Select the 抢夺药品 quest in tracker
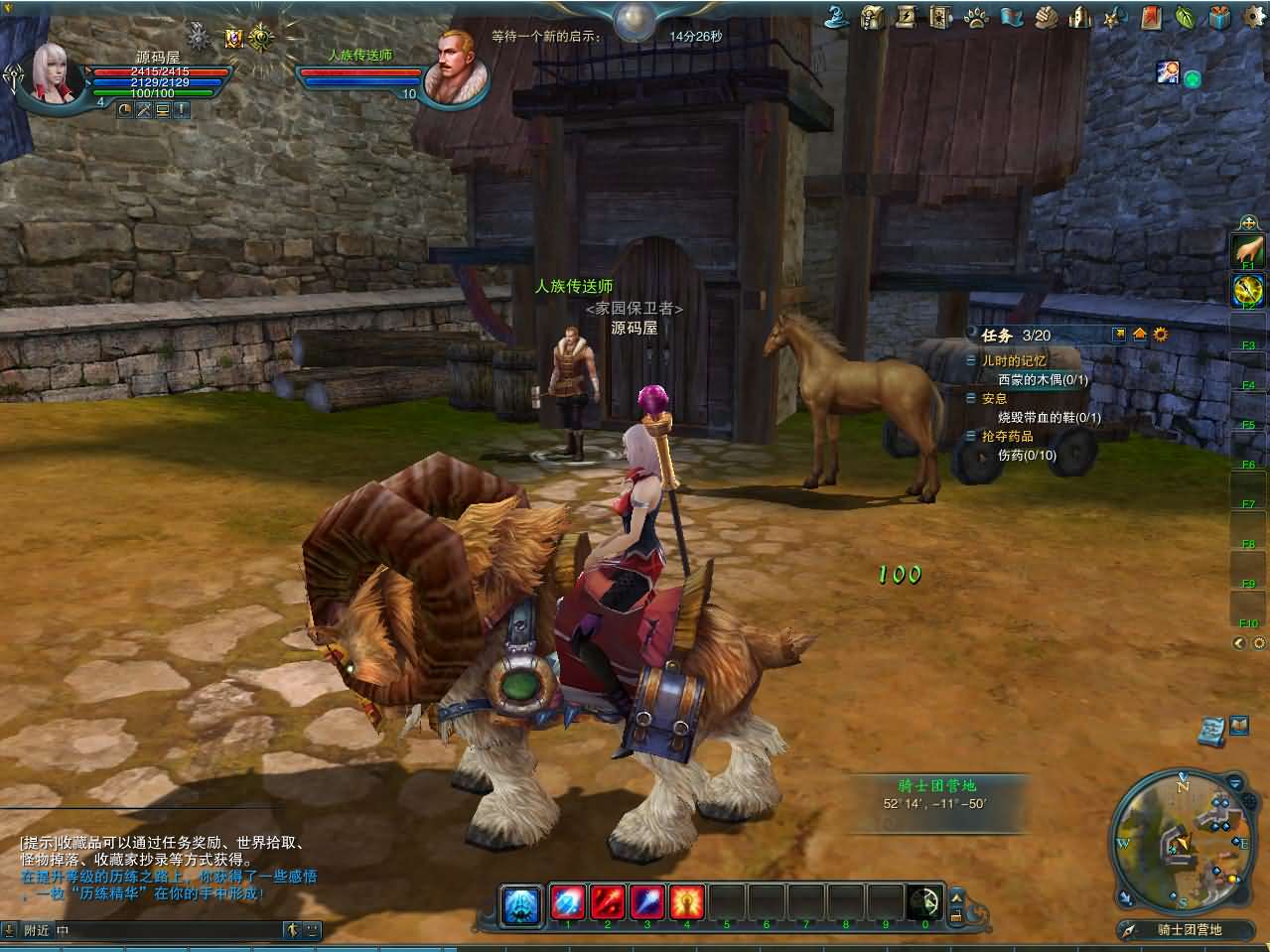Screen dimensions: 1270x952 tap(1007, 436)
